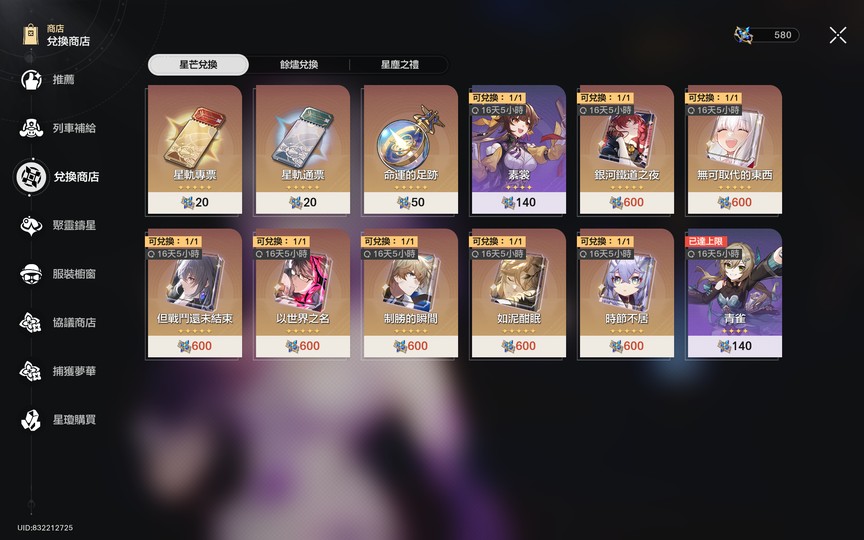Open the 推薦 shop section

click(x=62, y=80)
